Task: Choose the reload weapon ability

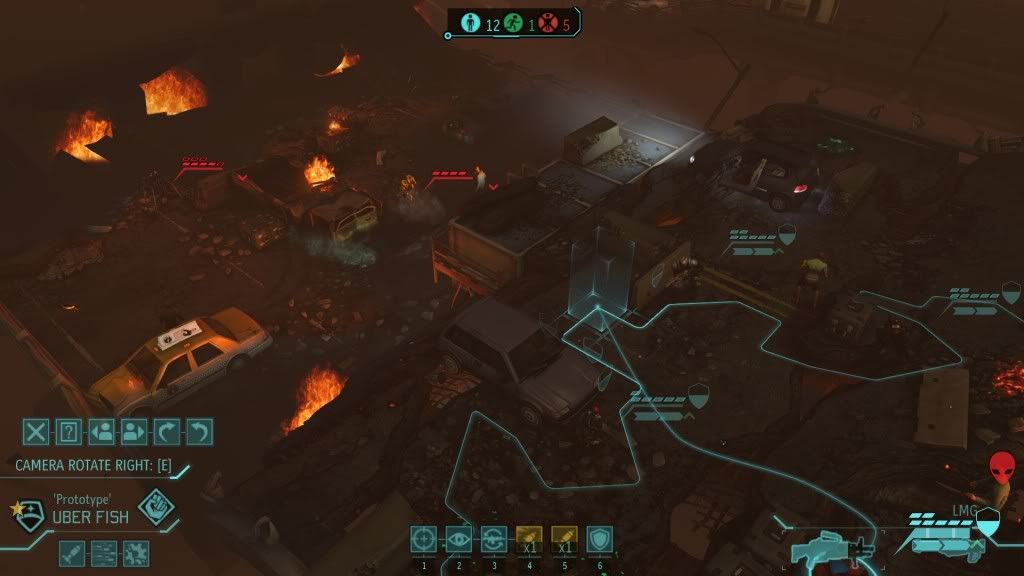Action: click(x=494, y=540)
